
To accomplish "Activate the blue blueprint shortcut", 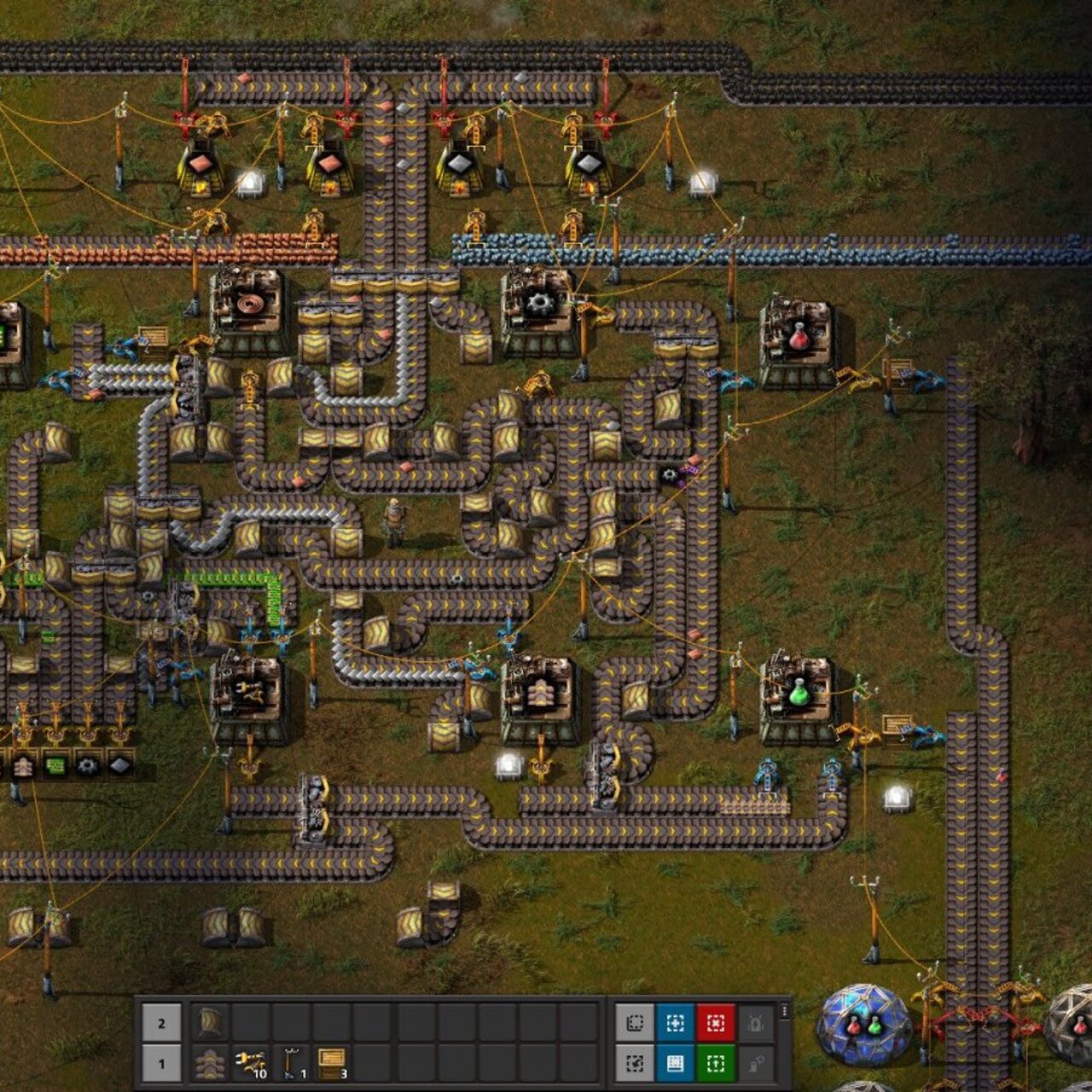I will (675, 1023).
